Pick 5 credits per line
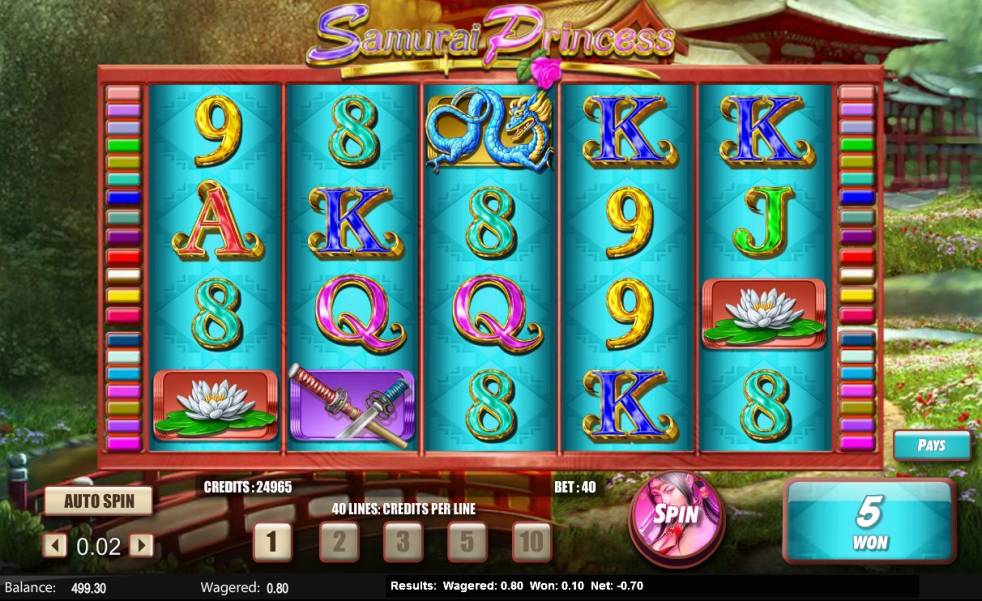The width and height of the screenshot is (982, 601). coord(467,542)
